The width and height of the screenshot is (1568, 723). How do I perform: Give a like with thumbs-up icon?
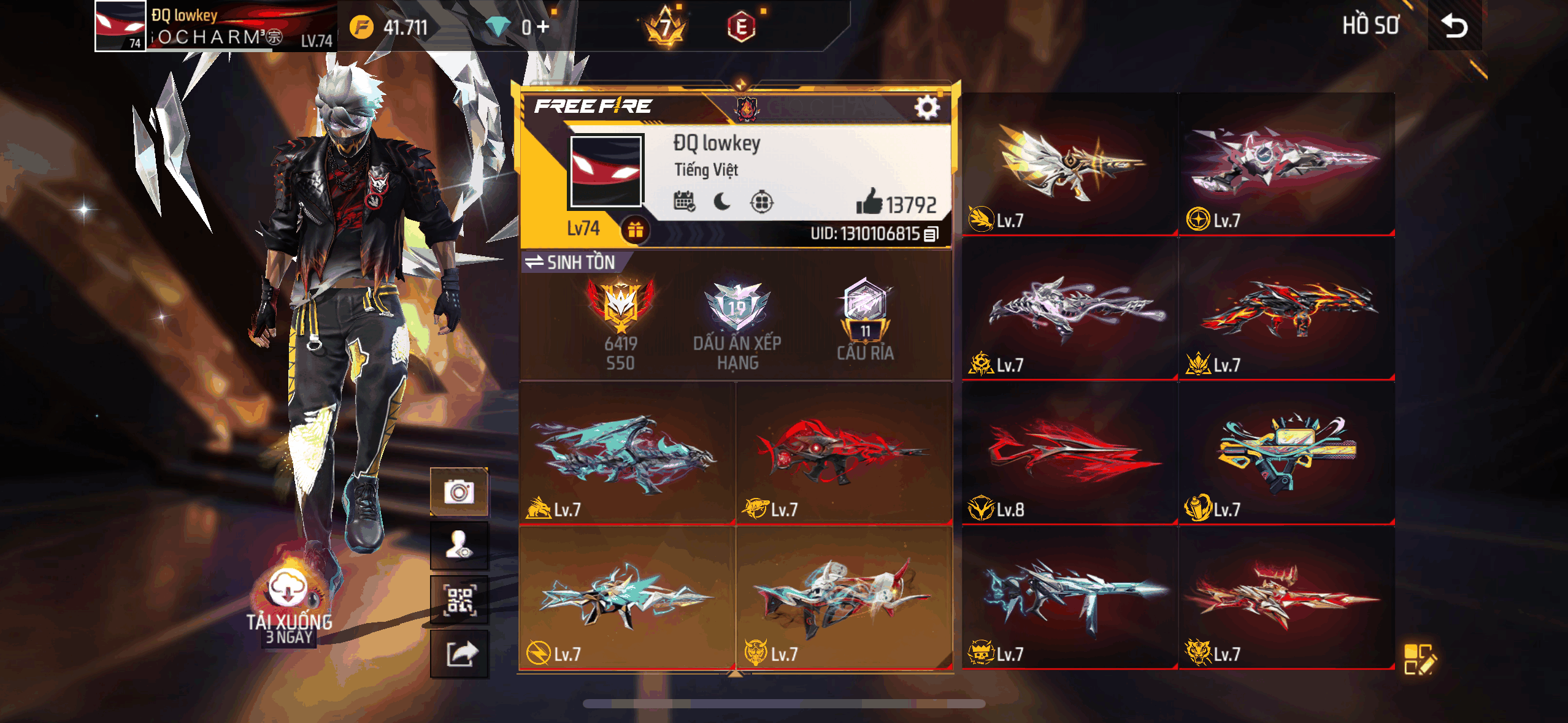[869, 202]
